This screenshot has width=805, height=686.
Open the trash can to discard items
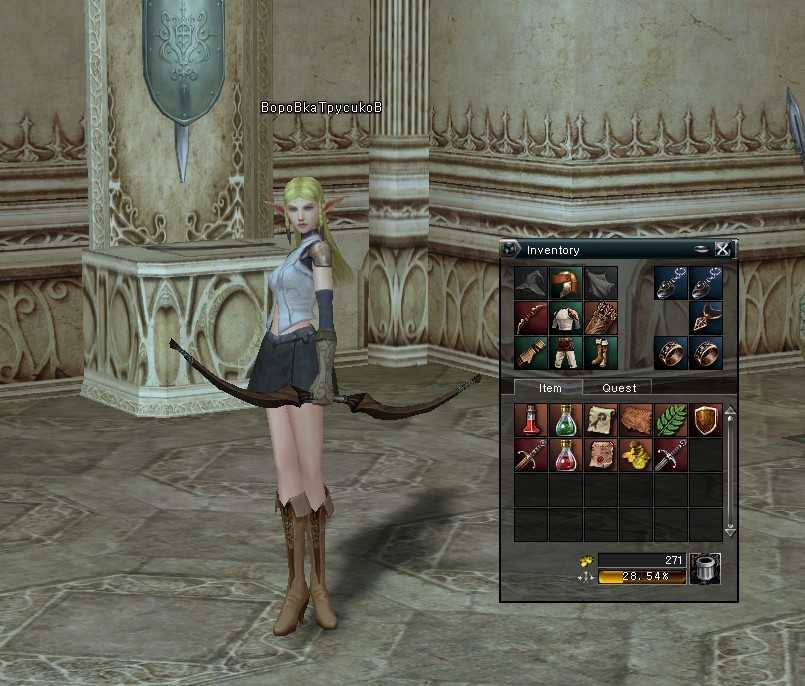[705, 568]
